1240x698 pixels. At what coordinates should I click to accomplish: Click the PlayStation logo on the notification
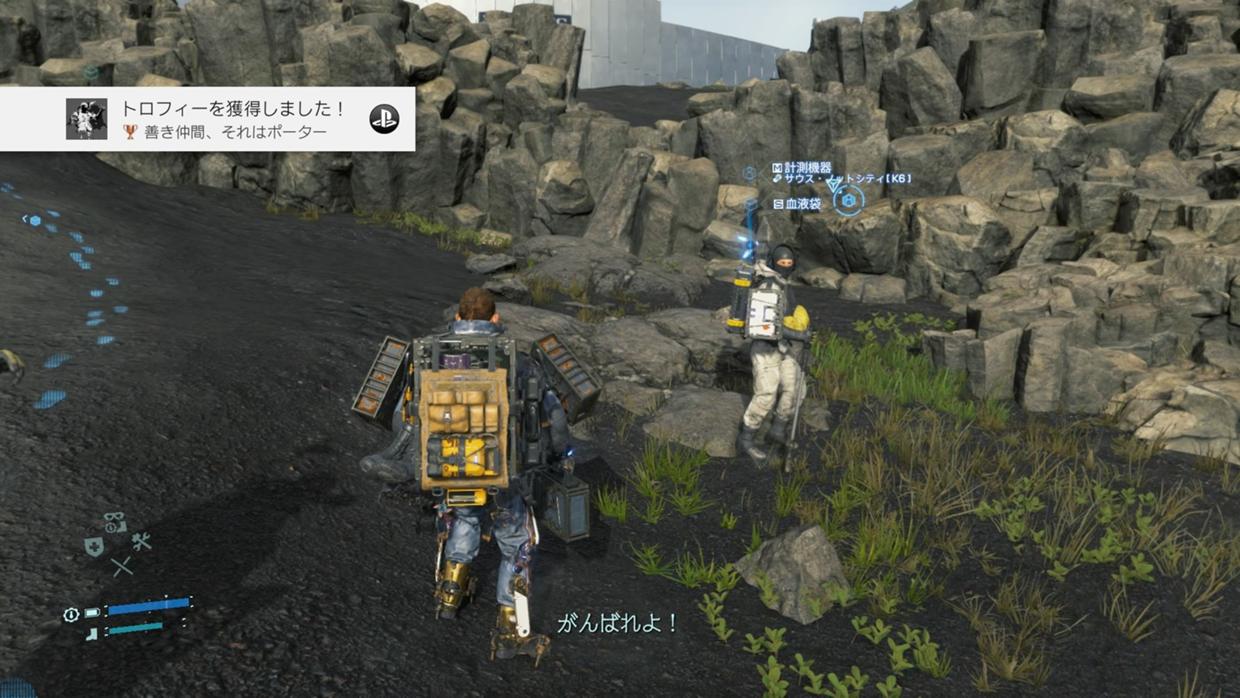click(384, 119)
